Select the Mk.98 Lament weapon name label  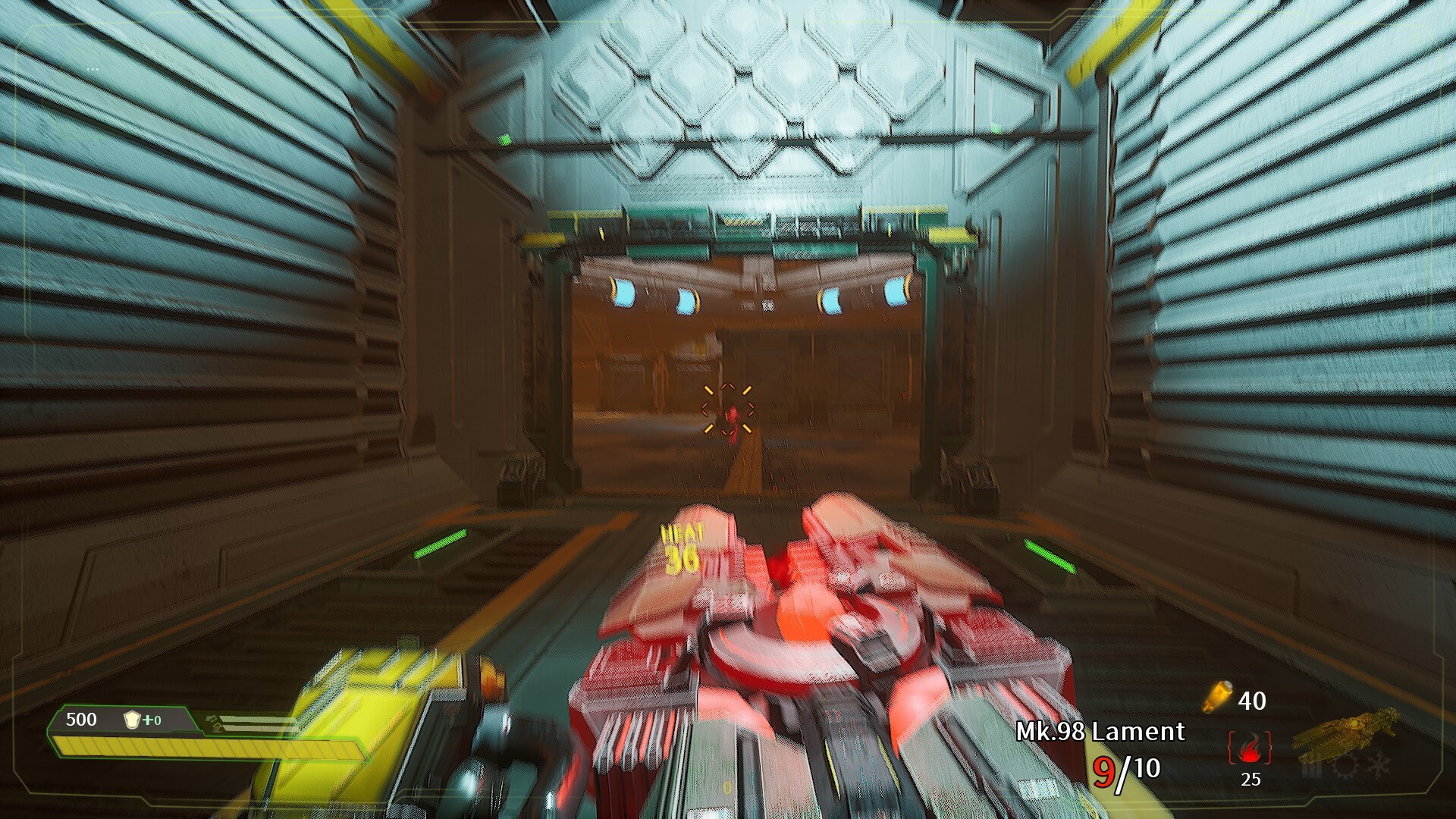pyautogui.click(x=1100, y=733)
